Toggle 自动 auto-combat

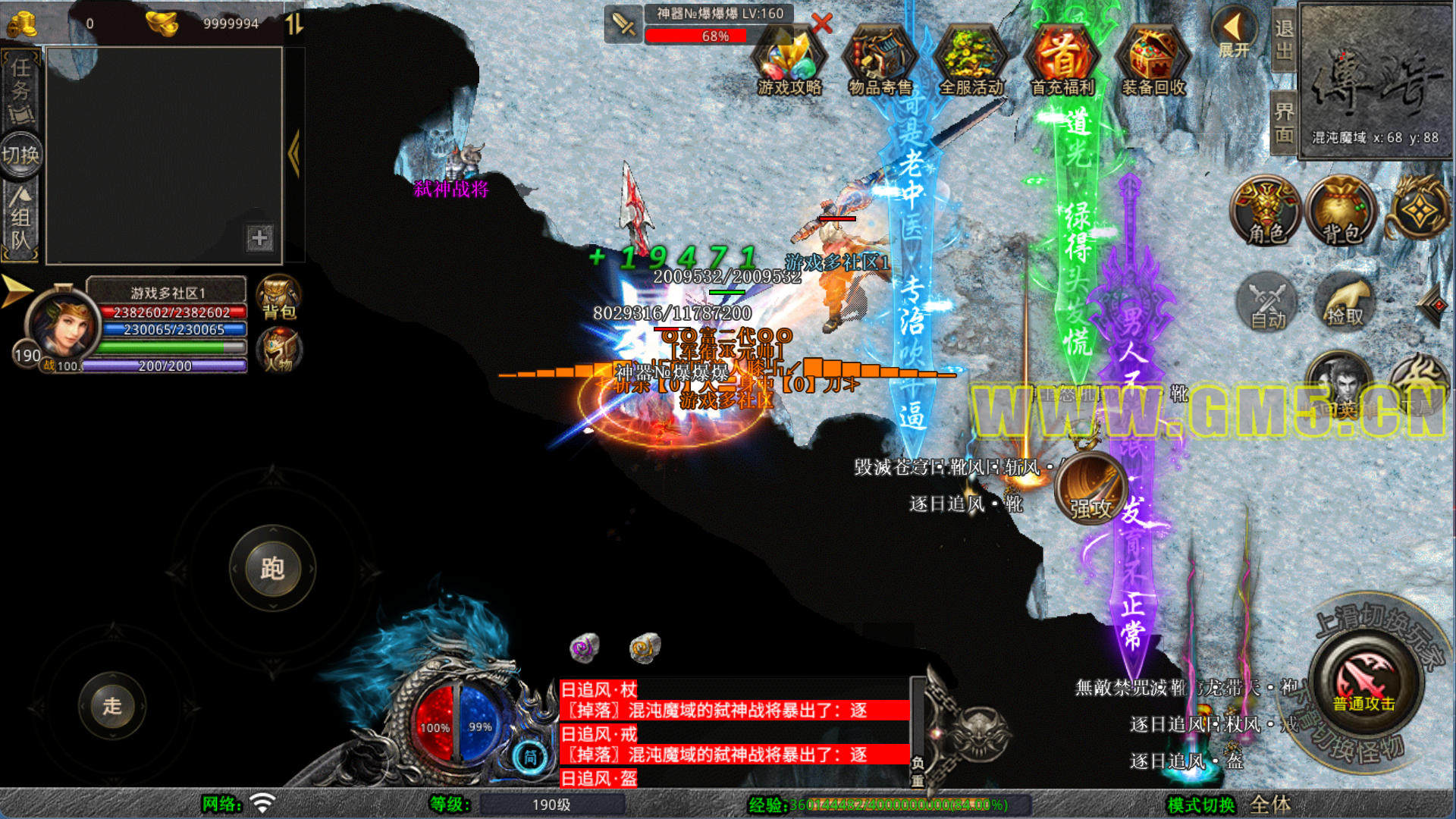[1267, 303]
